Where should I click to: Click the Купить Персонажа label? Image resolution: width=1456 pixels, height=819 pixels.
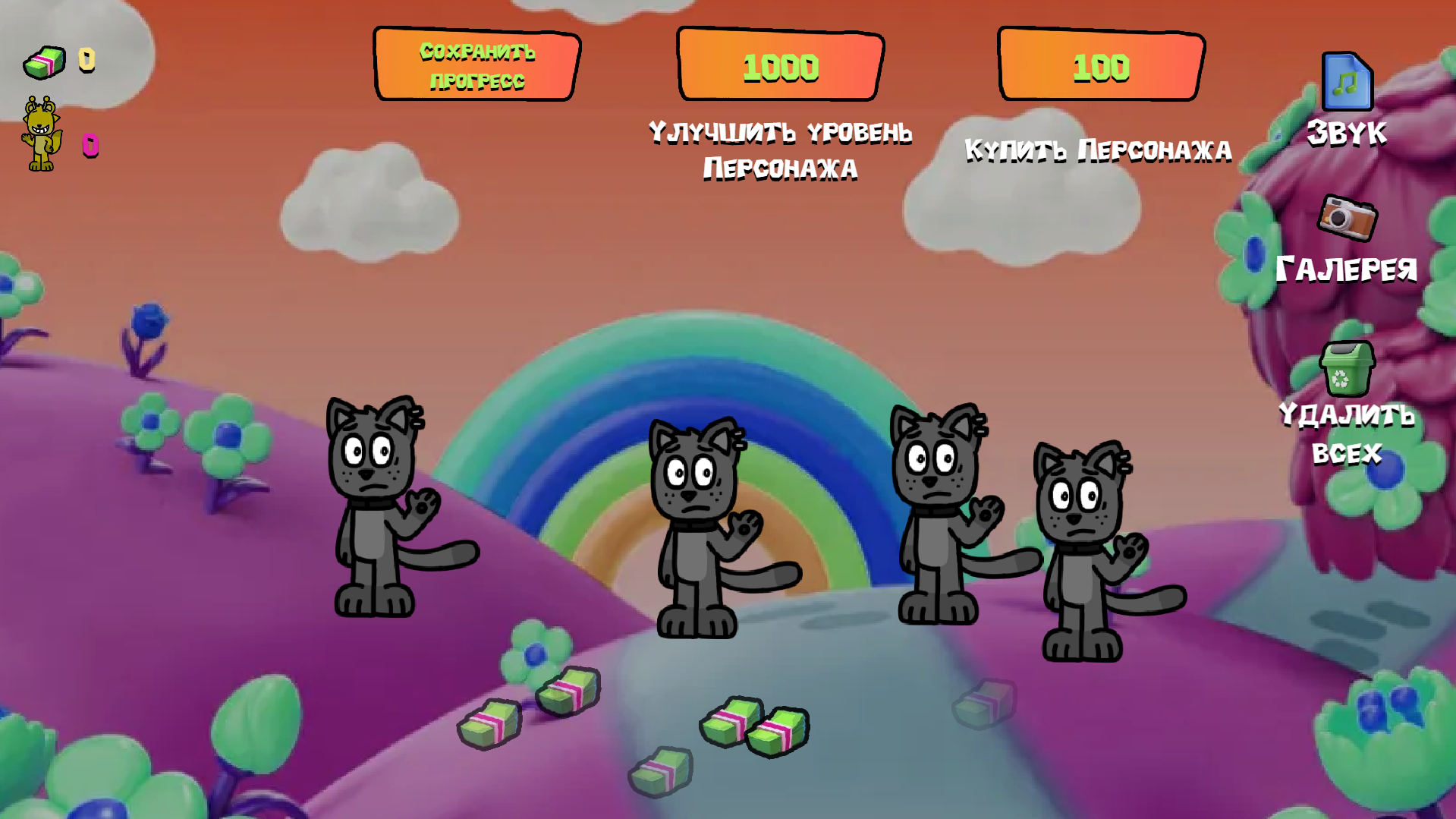pyautogui.click(x=1098, y=150)
